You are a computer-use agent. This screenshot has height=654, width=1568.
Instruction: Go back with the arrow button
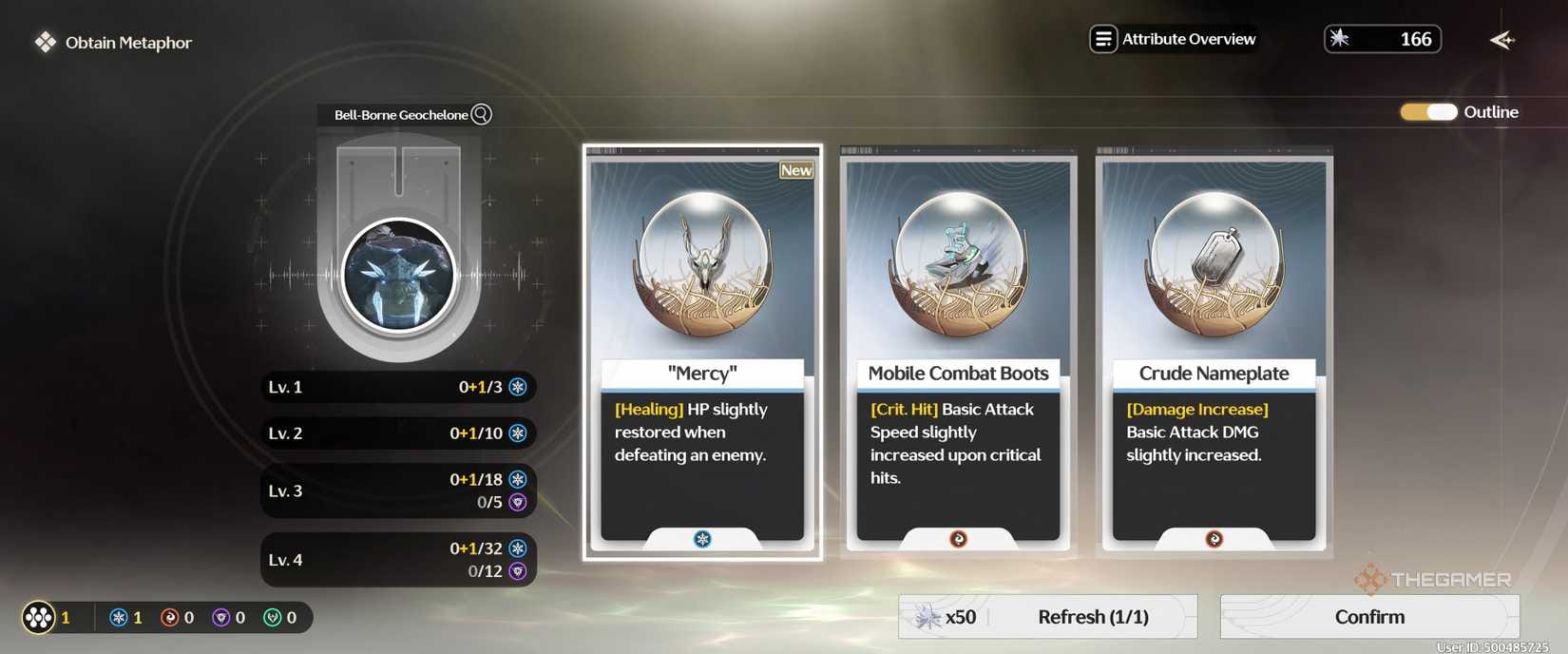(x=1501, y=40)
